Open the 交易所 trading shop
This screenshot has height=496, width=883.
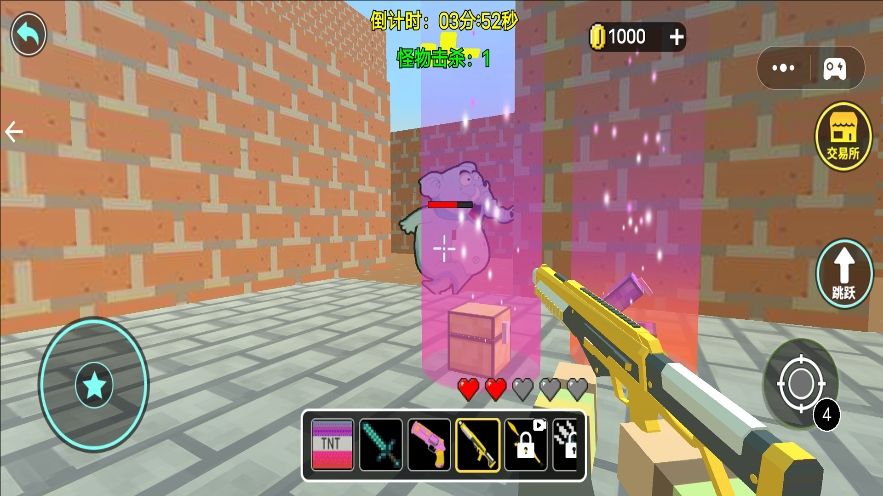(843, 137)
